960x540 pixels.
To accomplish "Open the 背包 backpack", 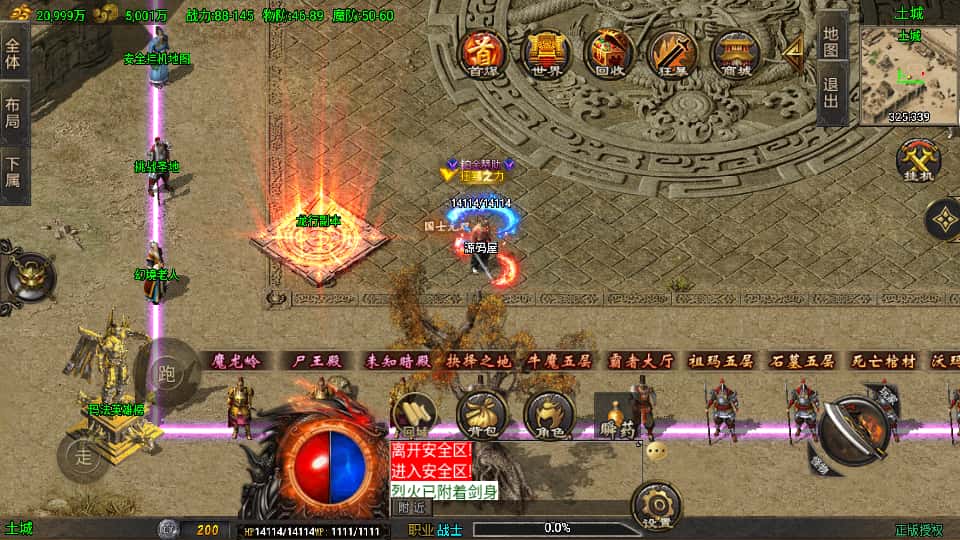I will click(481, 415).
